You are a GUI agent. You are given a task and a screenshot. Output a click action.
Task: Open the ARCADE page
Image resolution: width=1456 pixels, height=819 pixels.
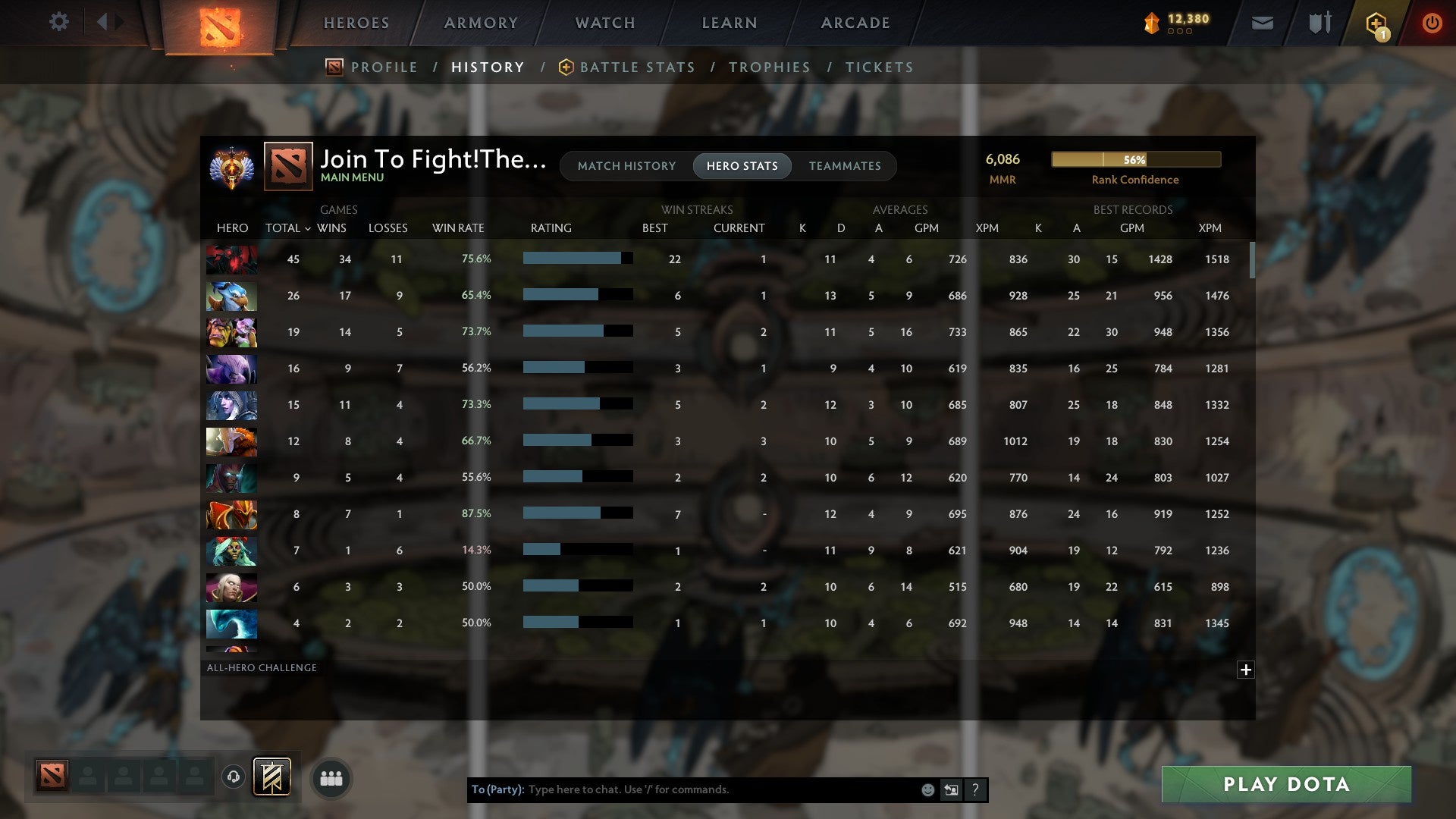click(x=855, y=23)
